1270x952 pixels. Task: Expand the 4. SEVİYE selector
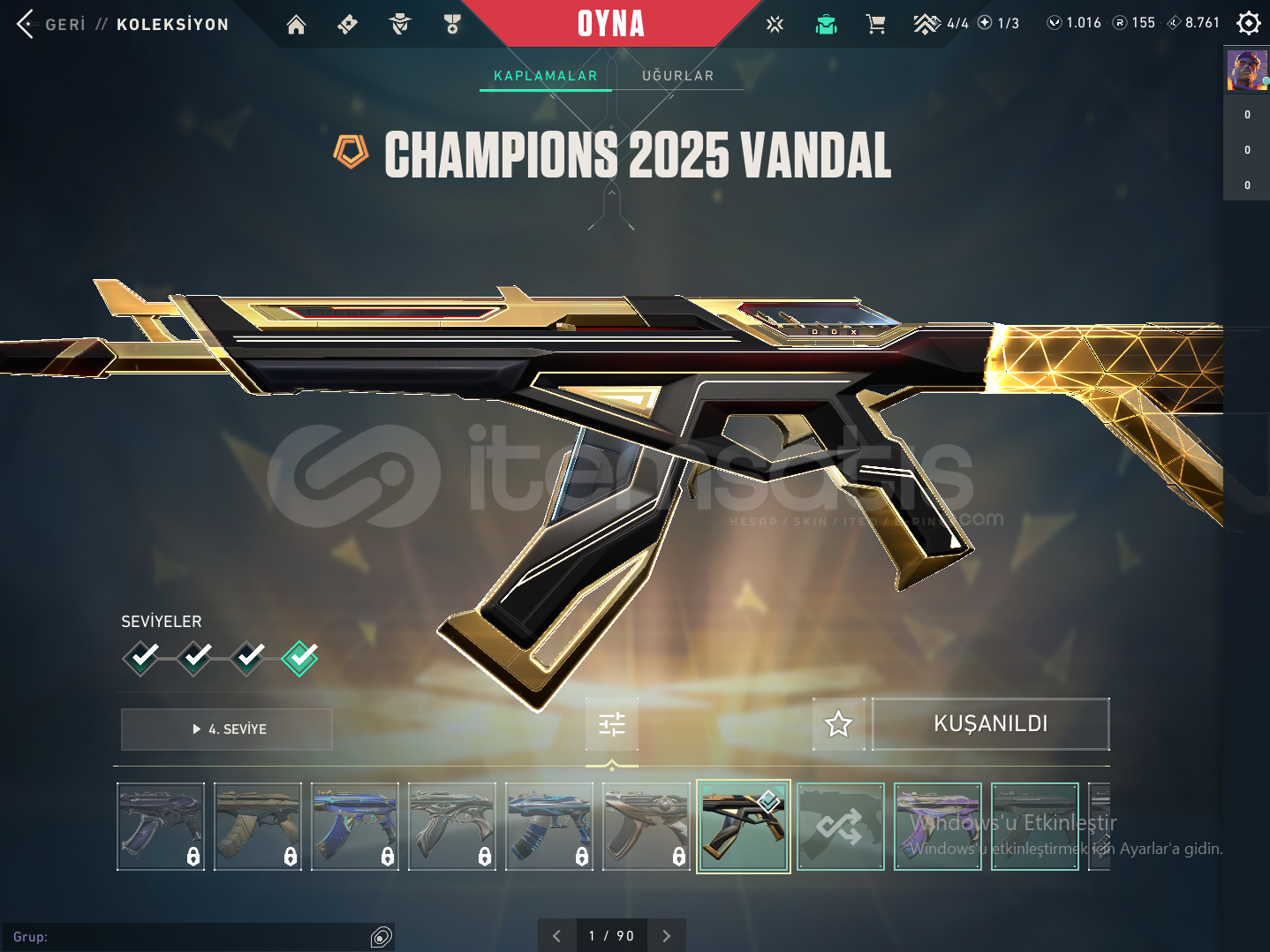click(x=226, y=729)
